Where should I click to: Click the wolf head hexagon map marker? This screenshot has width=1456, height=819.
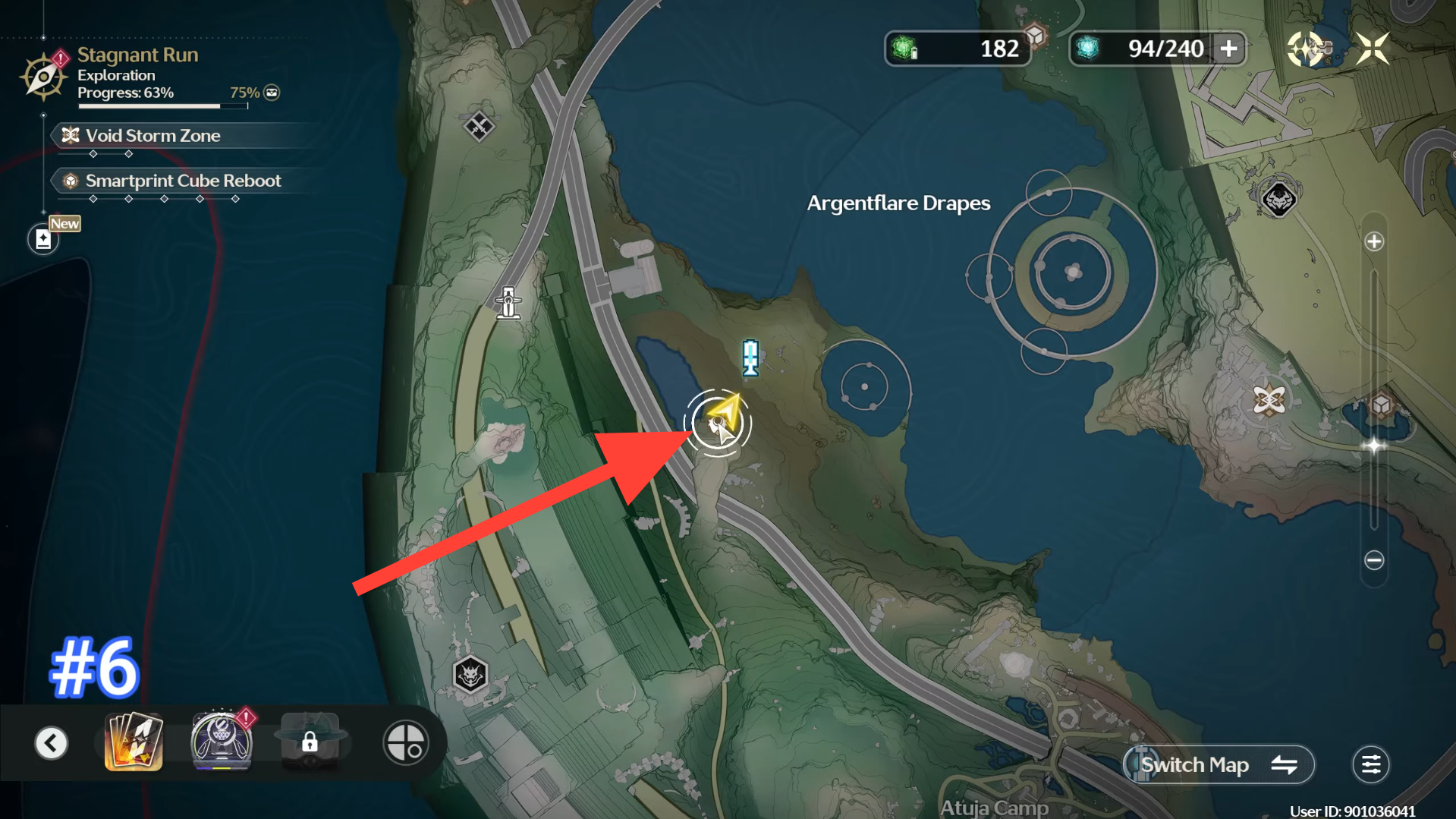click(x=470, y=674)
